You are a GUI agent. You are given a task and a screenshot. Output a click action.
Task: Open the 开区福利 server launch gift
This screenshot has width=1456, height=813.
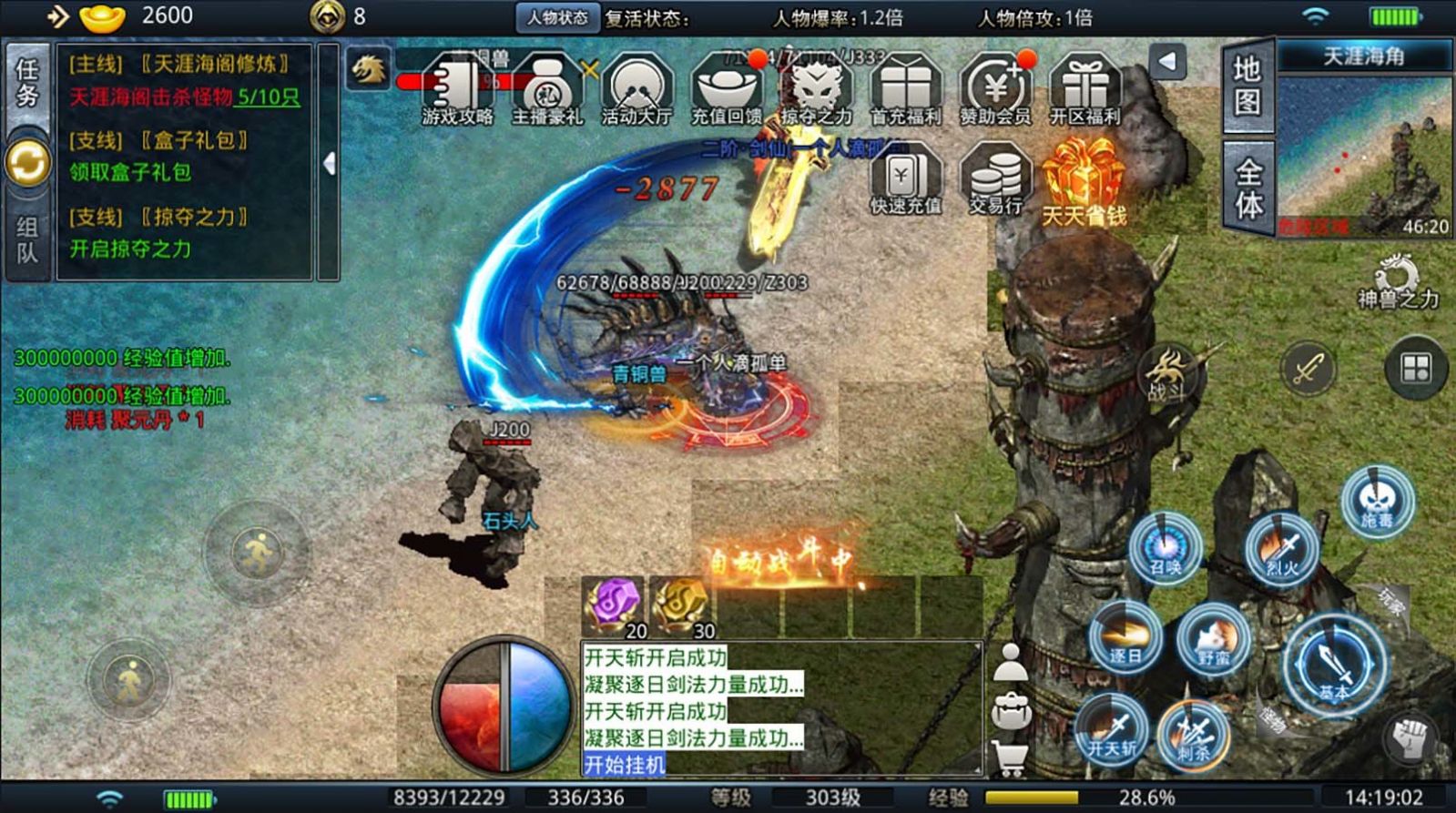coord(1084,89)
